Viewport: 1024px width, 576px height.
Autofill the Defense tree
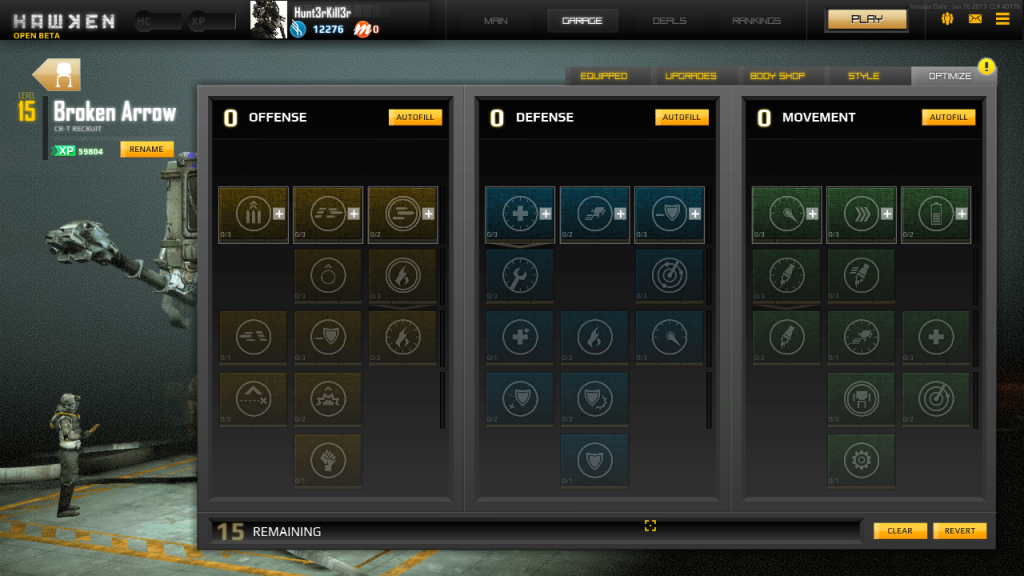(x=682, y=117)
